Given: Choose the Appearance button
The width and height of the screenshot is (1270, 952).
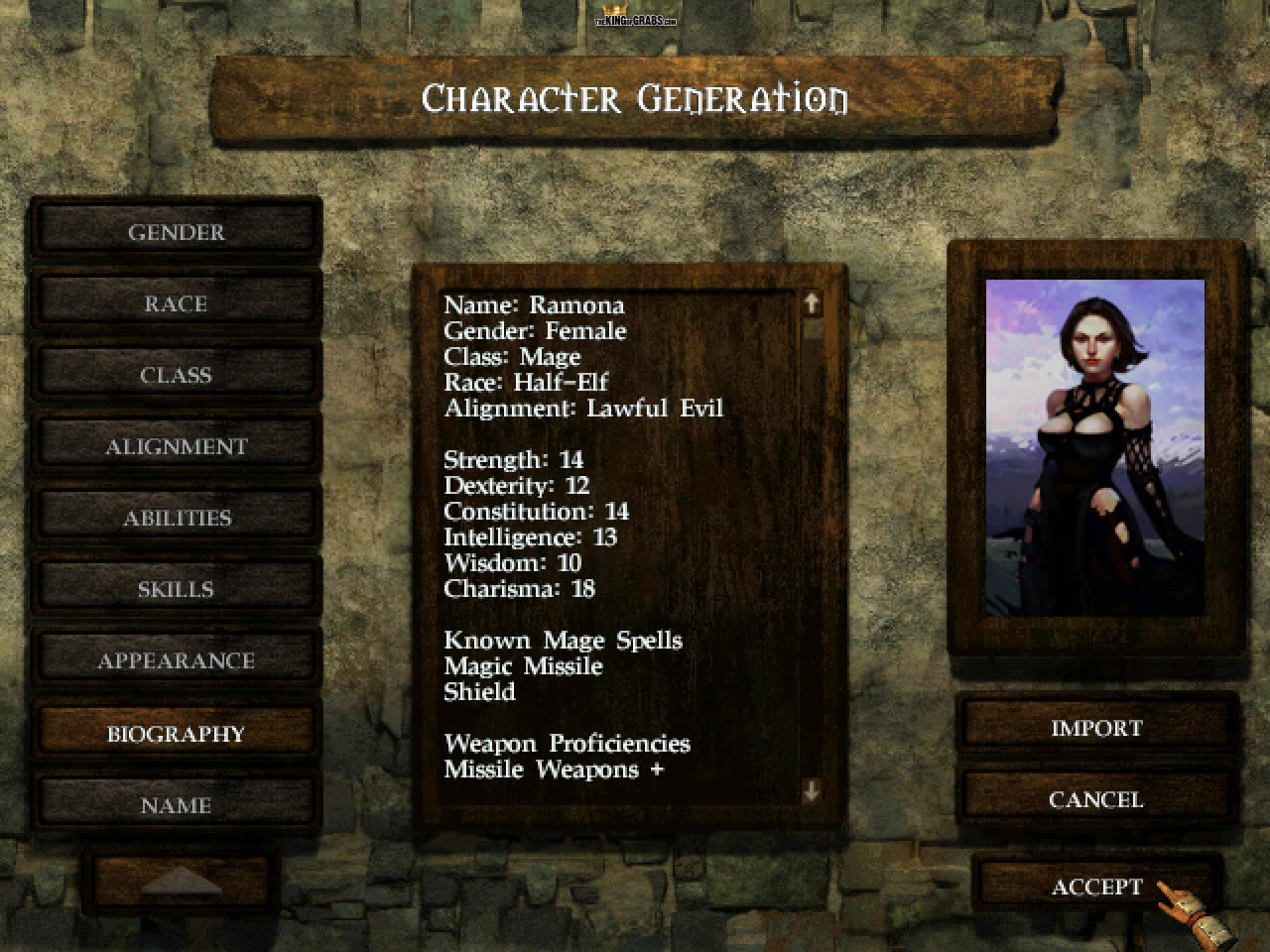Looking at the screenshot, I should coord(176,661).
